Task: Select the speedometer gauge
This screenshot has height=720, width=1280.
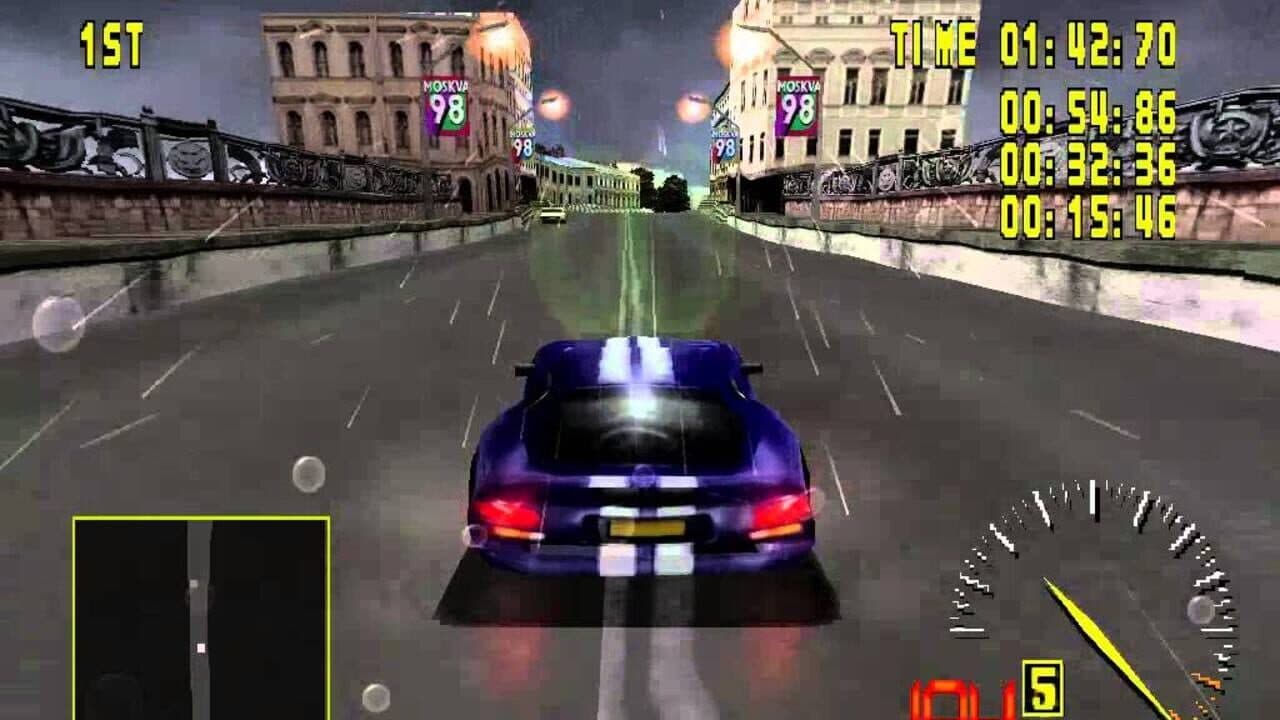Action: pos(1090,590)
